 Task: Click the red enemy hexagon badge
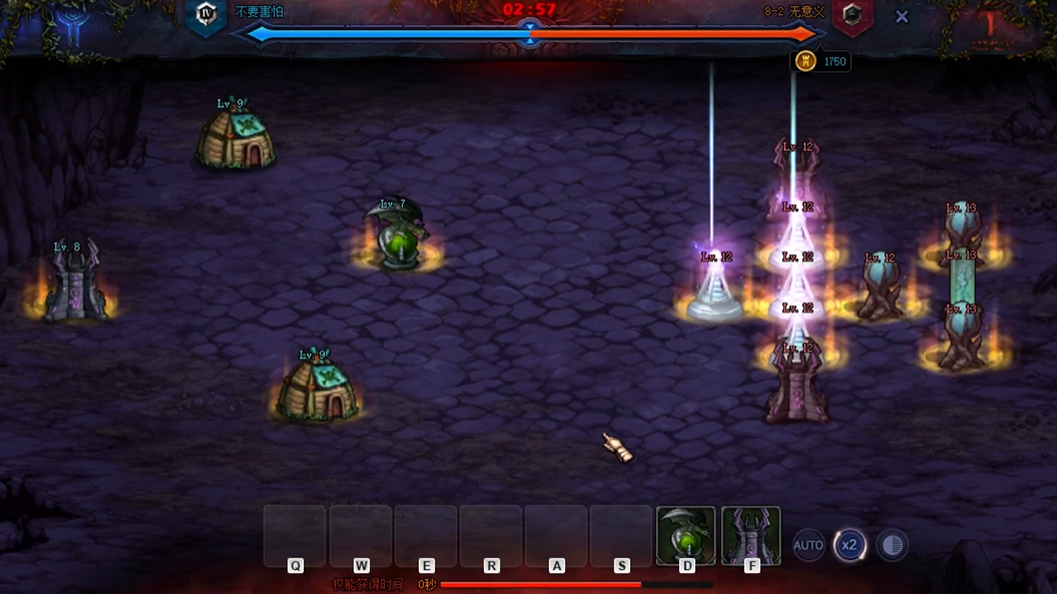[852, 15]
